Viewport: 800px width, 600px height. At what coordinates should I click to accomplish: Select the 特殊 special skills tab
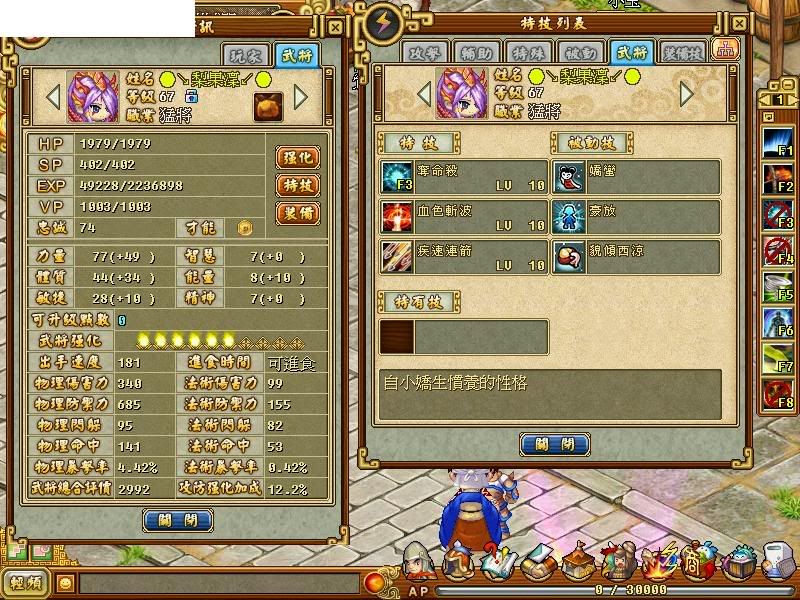pyautogui.click(x=525, y=53)
